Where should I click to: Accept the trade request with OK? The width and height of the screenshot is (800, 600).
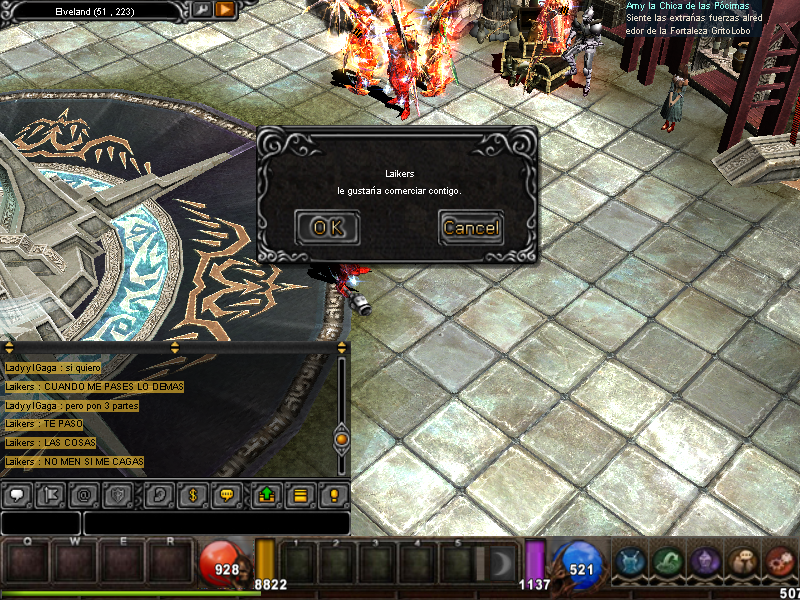327,227
